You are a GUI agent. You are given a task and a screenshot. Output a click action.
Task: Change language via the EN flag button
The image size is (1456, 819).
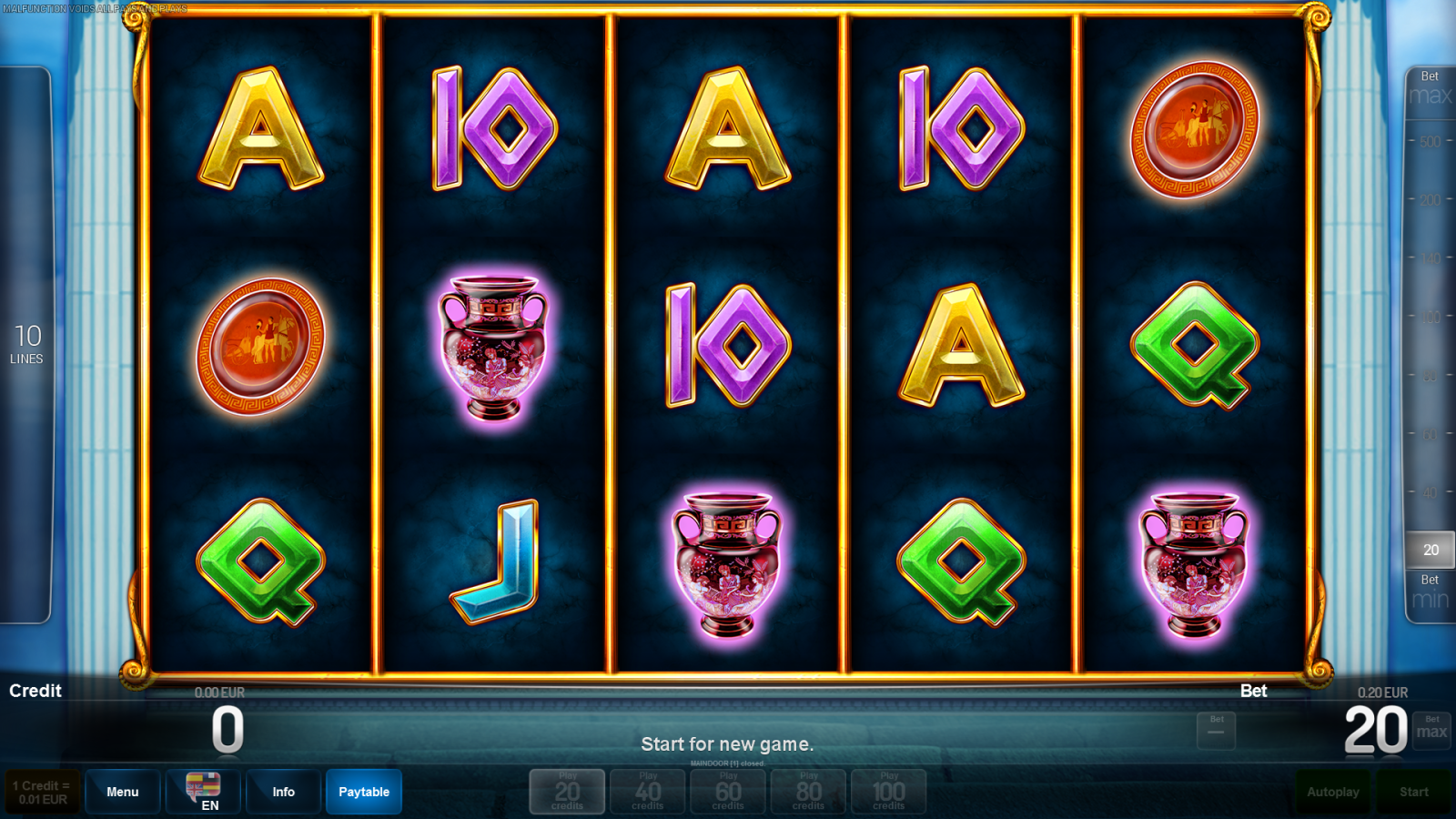tap(203, 792)
